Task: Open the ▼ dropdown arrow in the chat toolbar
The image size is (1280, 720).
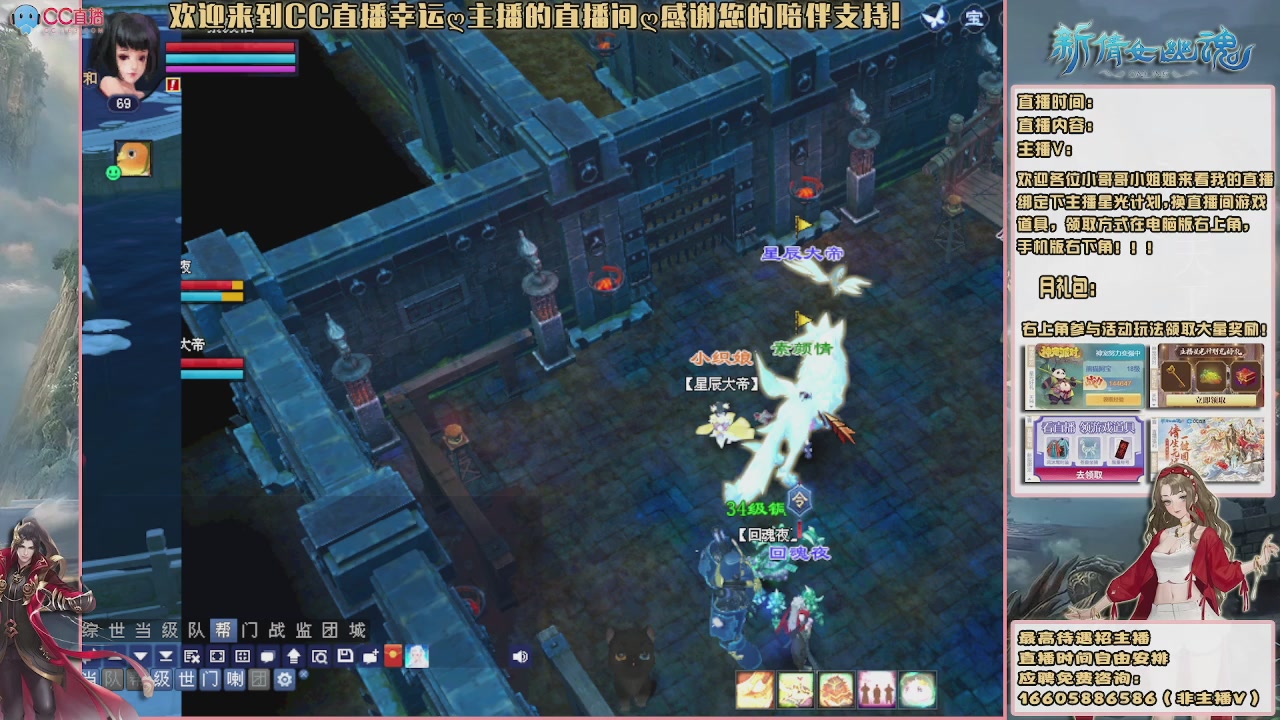Action: [138, 656]
